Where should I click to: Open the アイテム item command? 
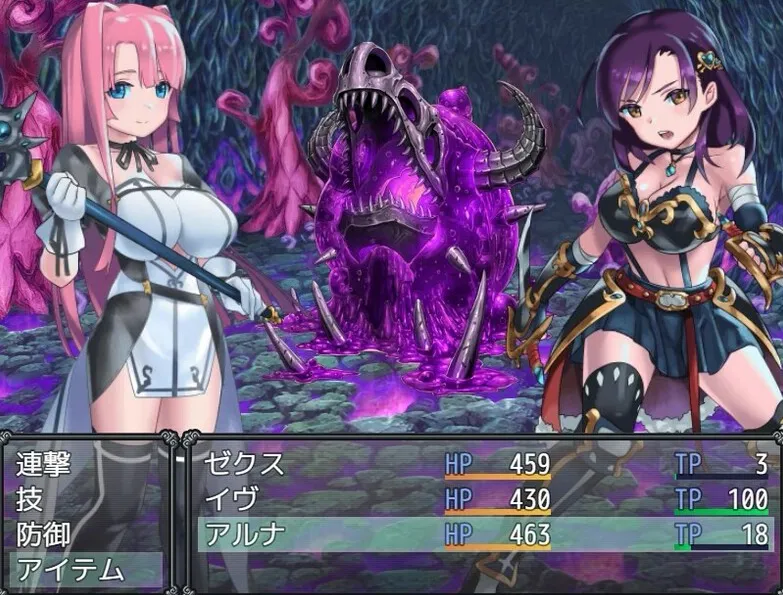[x=70, y=570]
